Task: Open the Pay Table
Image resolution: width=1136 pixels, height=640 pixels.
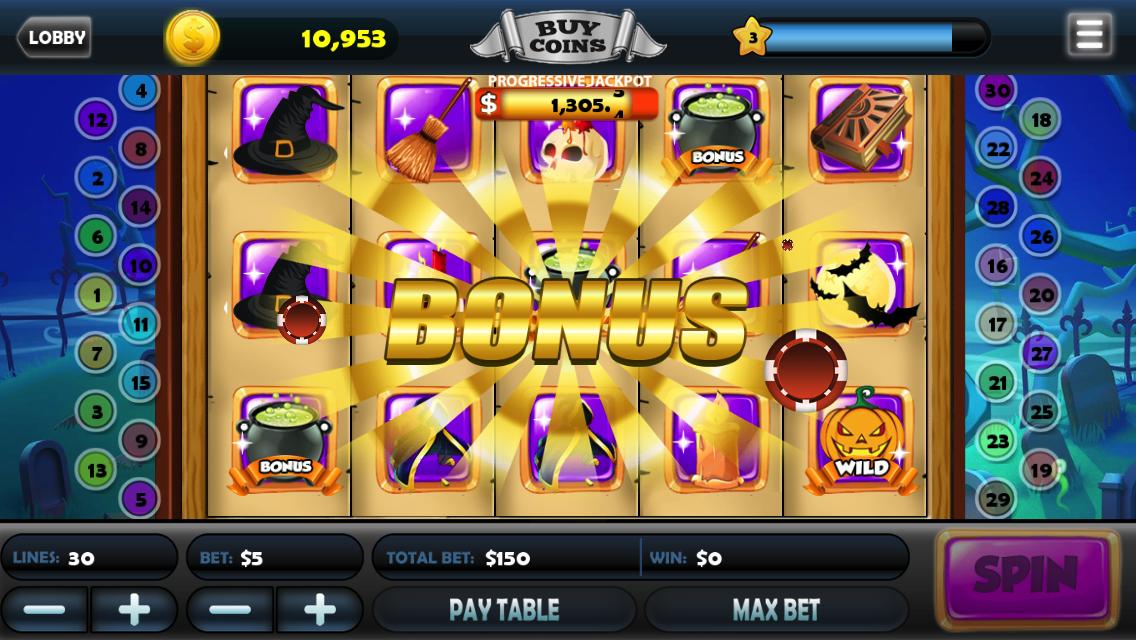Action: [504, 609]
